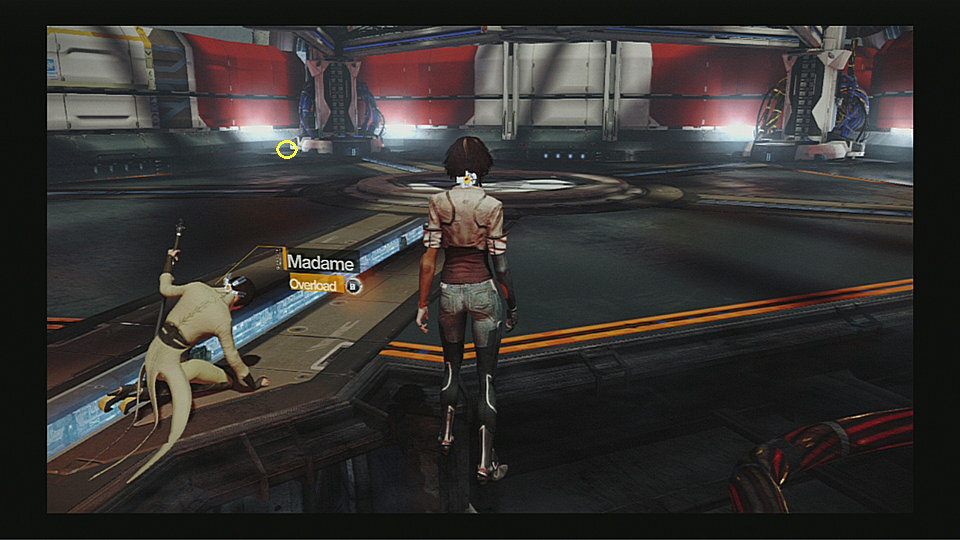Screen dimensions: 960x540
Task: Select the Madame target name tag
Action: pyautogui.click(x=321, y=262)
